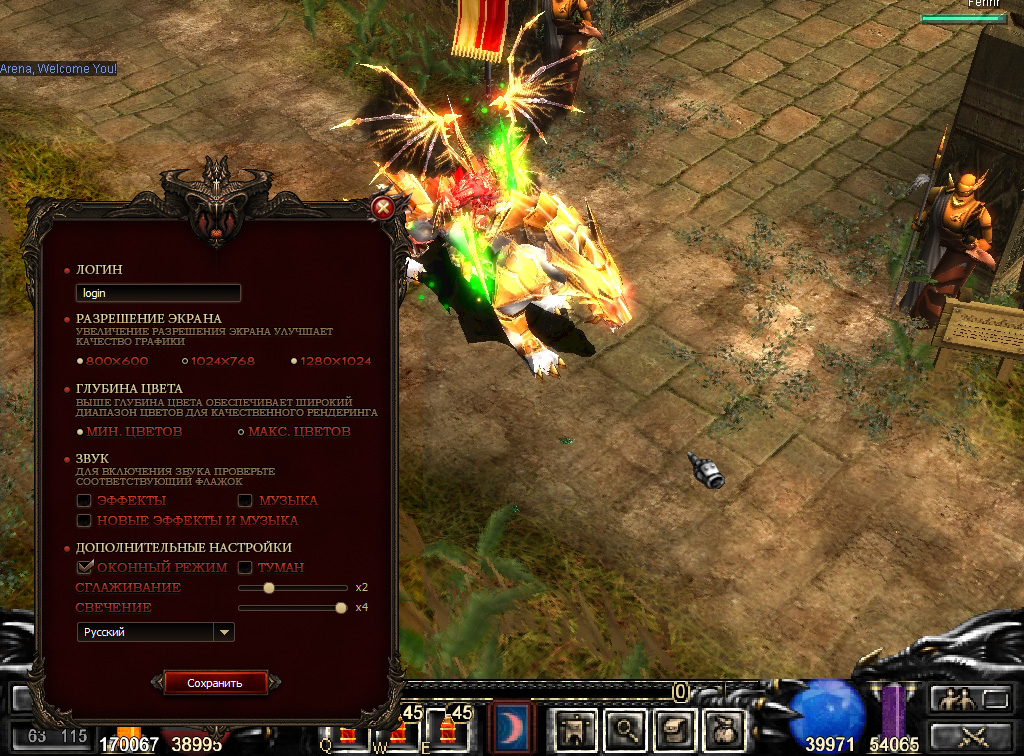Click the СВЕЧЕНИЕ glow slider handle
The height and width of the screenshot is (756, 1024).
341,607
